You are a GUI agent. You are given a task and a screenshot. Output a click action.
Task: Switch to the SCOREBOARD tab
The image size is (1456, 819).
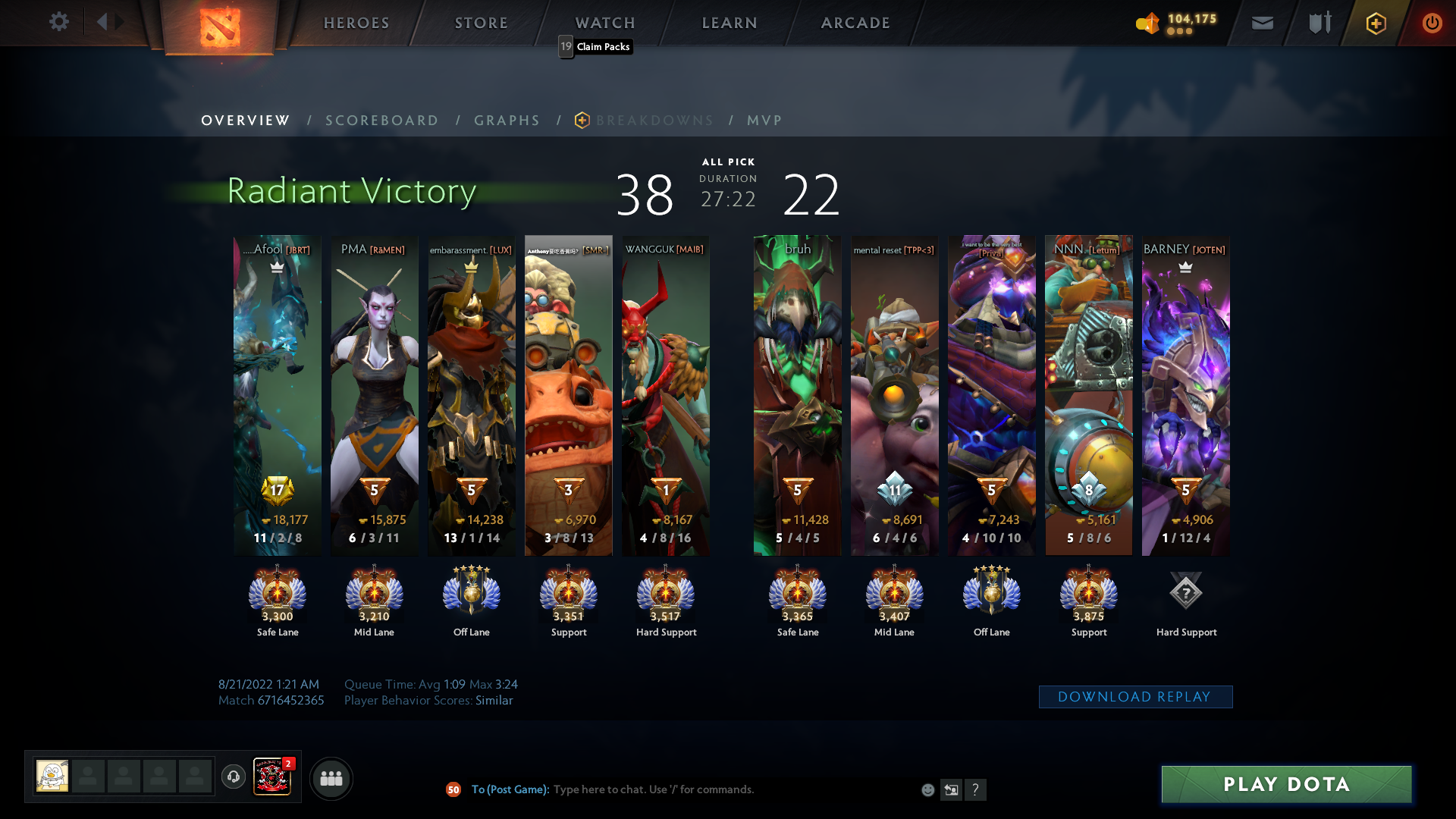point(381,120)
